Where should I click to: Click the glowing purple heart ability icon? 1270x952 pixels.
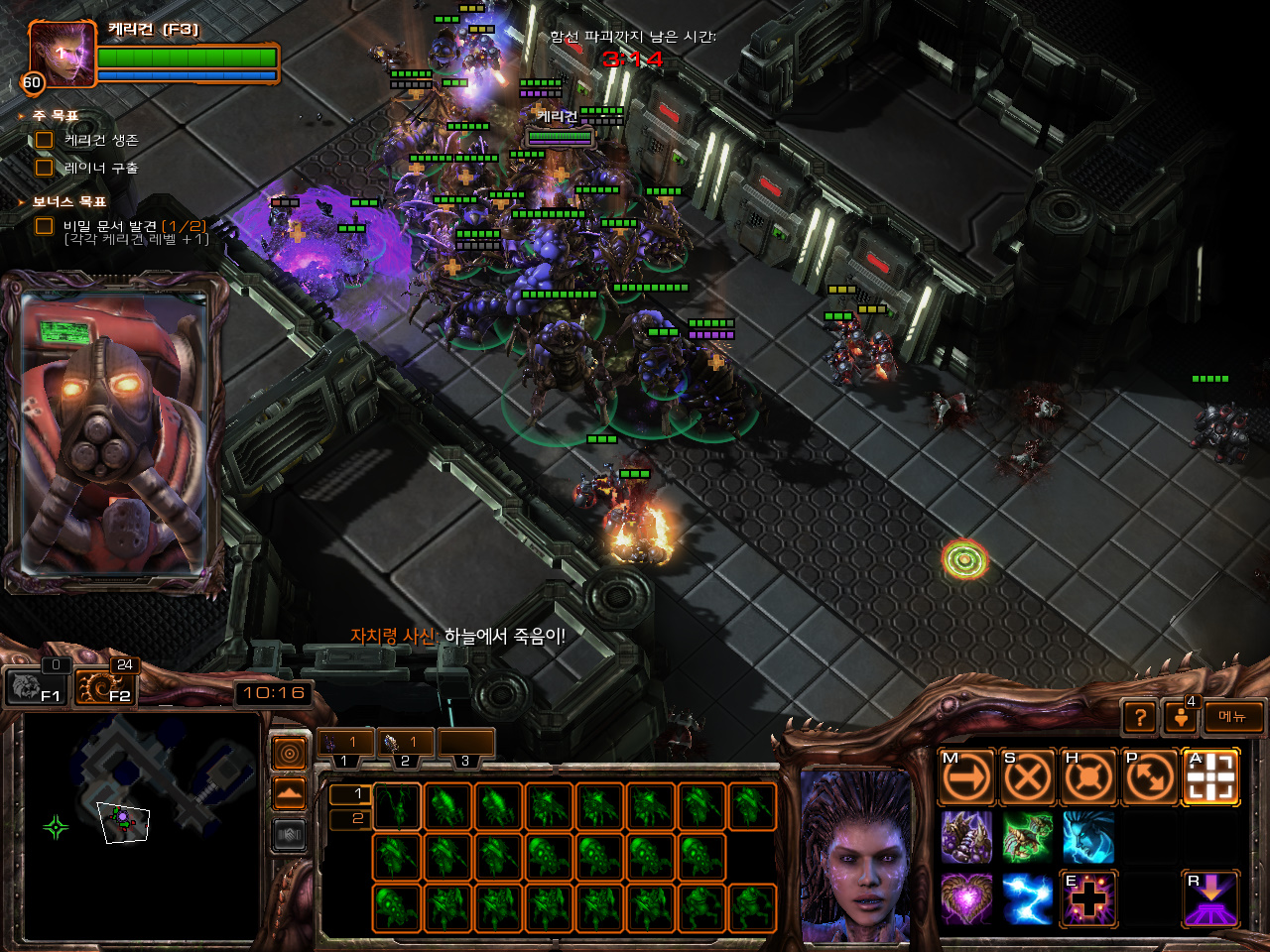coord(966,898)
